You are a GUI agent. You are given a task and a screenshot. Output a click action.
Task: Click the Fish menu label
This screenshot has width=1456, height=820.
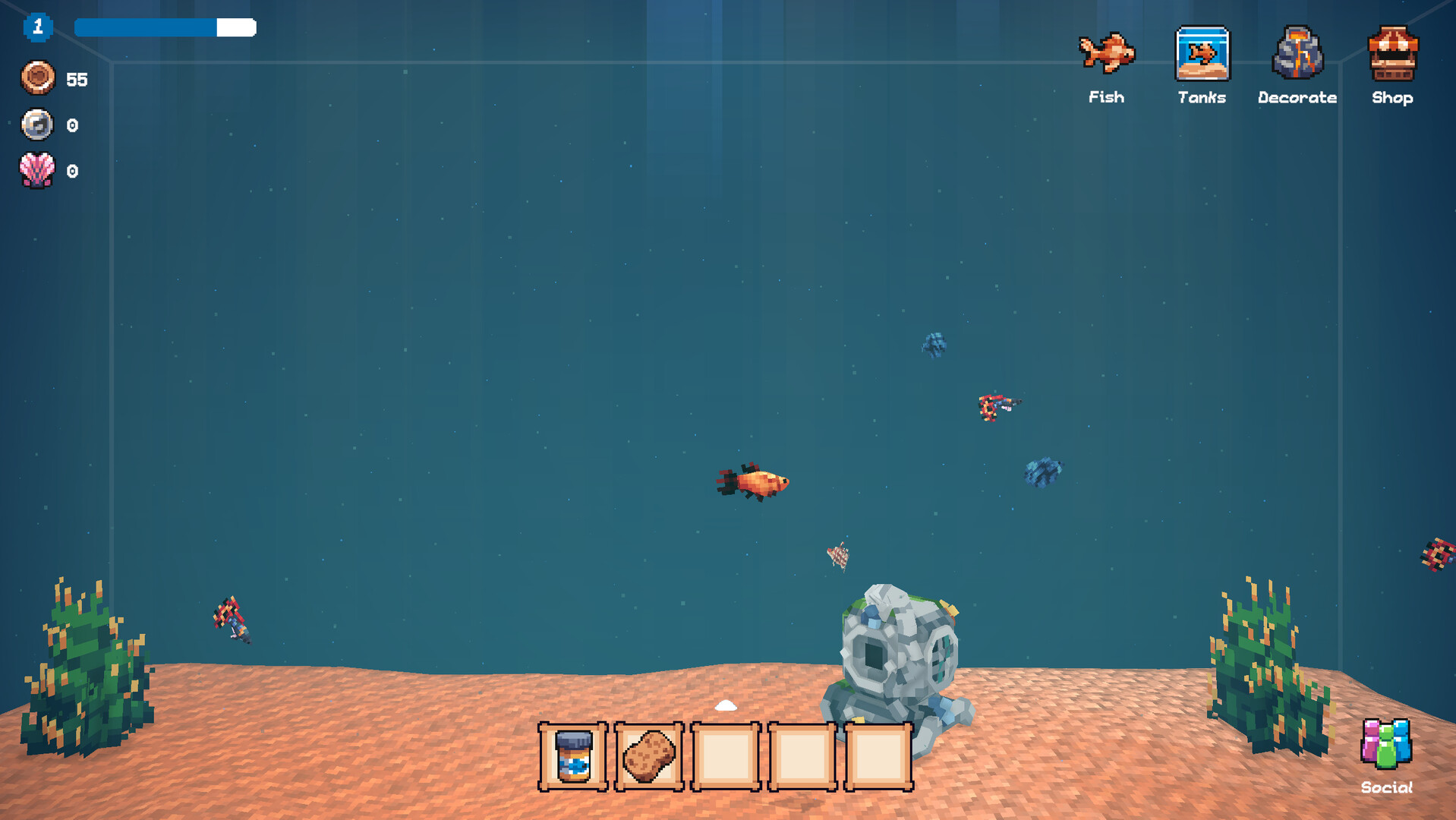1108,97
